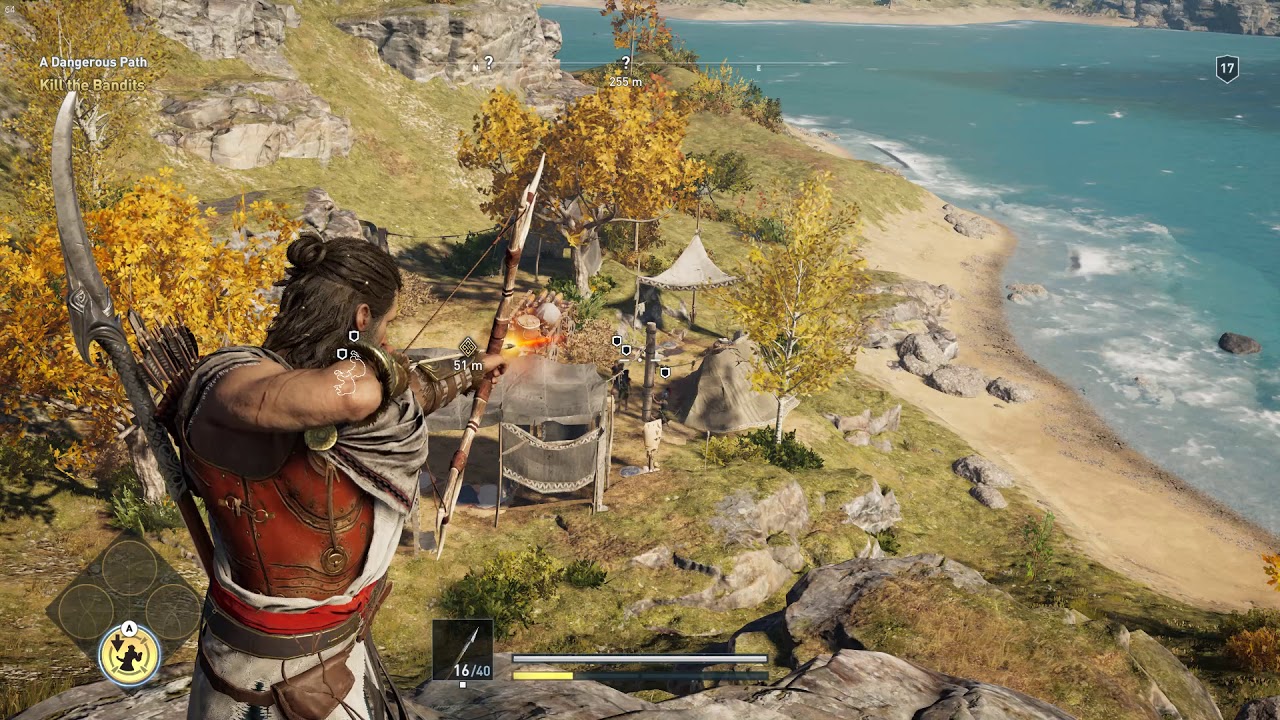The height and width of the screenshot is (720, 1280).
Task: Click the diamond objective marker at 51 m
Action: point(467,347)
